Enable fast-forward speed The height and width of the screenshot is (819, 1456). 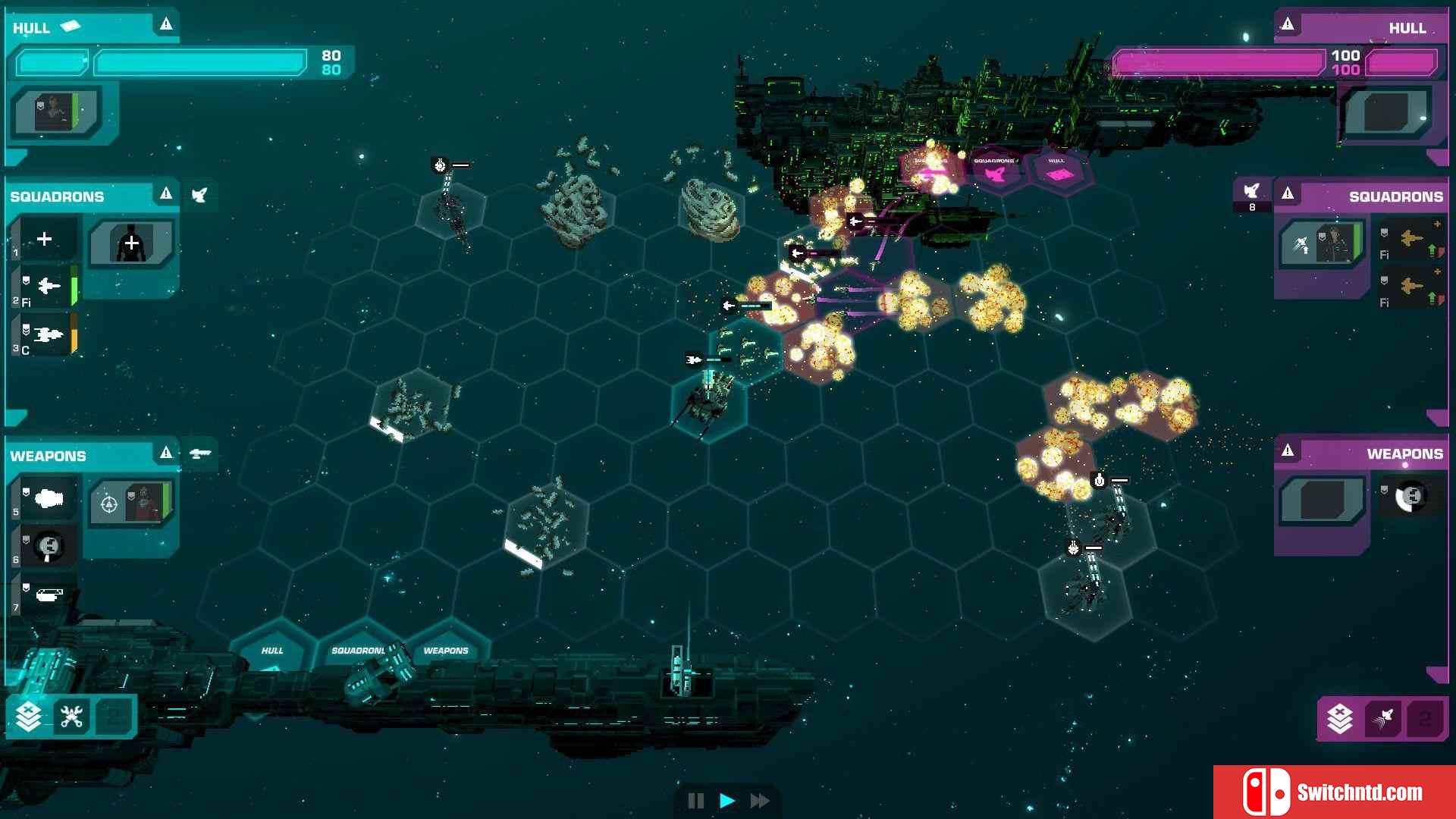tap(760, 801)
